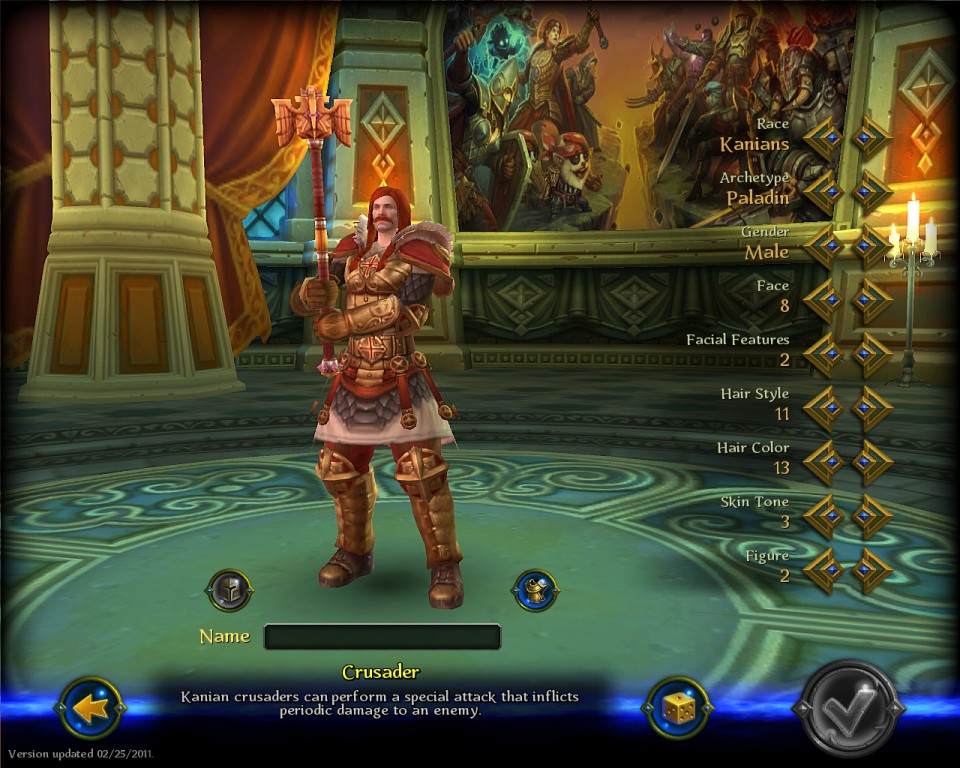Cycle Hair Color forward
The width and height of the screenshot is (960, 768).
[x=871, y=462]
